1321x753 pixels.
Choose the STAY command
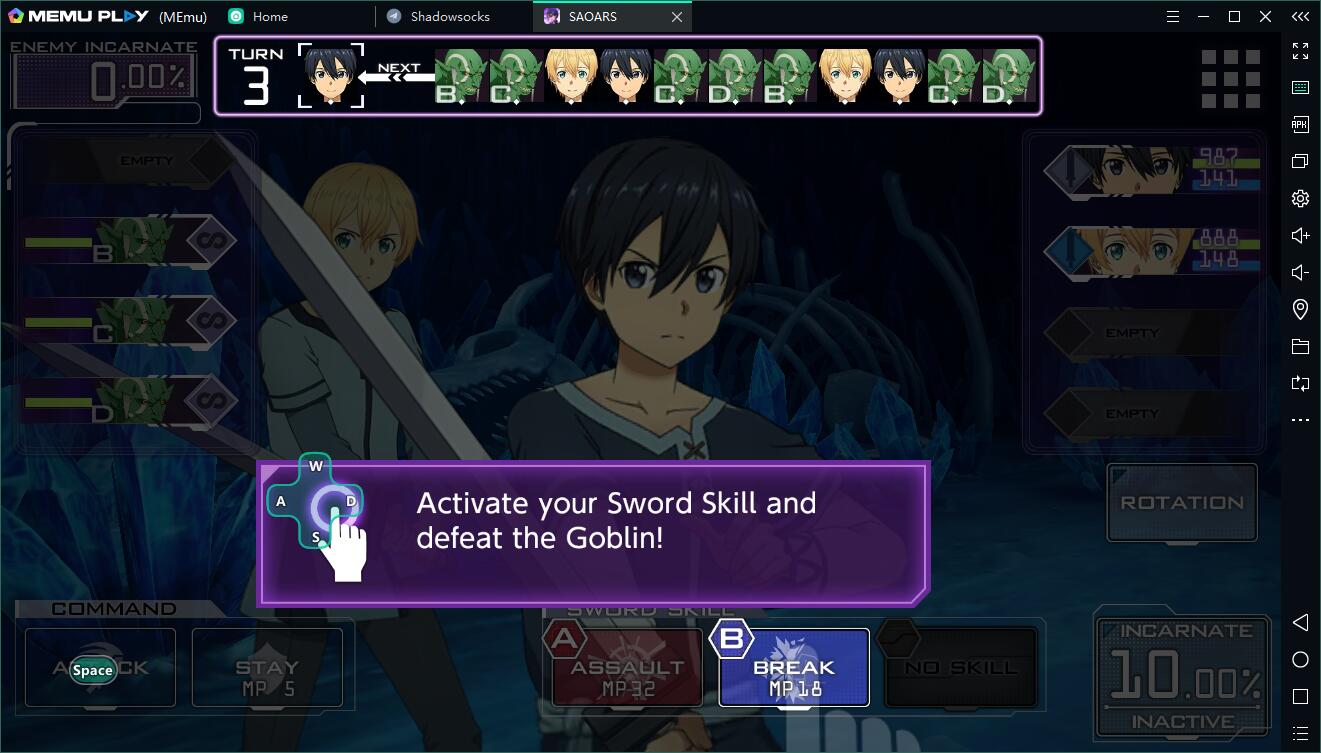(267, 668)
